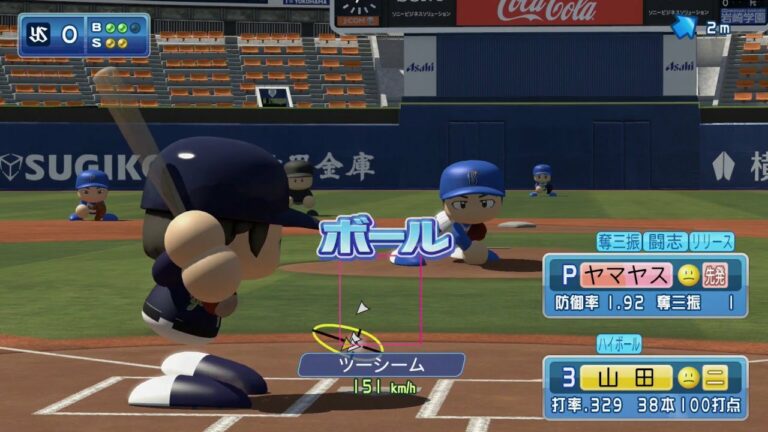Click the リリース pitcher ability tag
This screenshot has width=768, height=432.
[x=711, y=242]
